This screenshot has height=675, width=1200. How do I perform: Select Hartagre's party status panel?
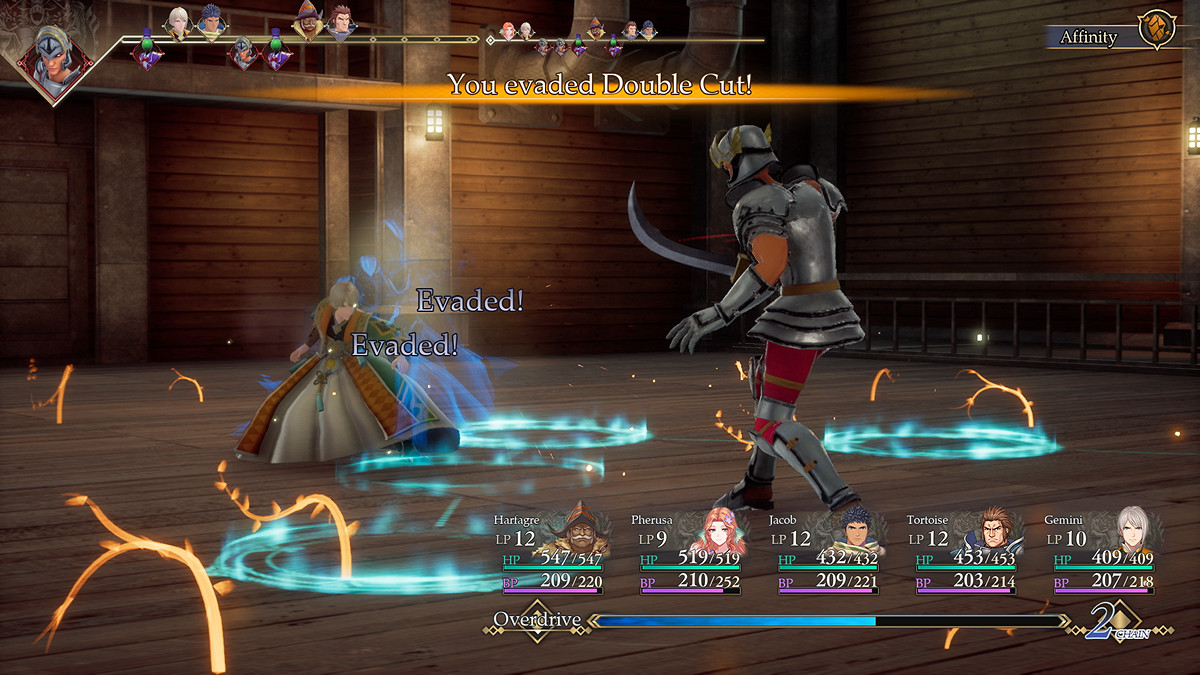(x=547, y=553)
